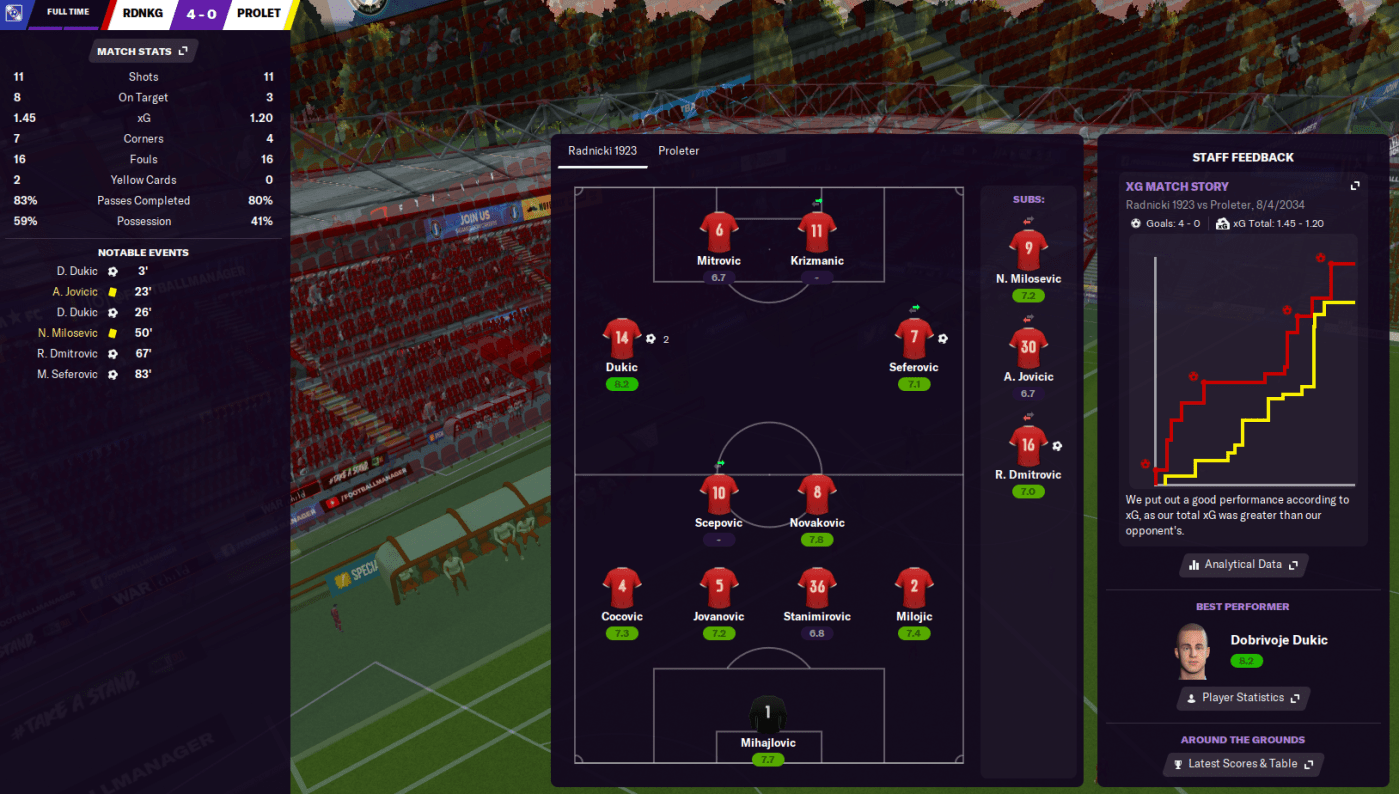Expand the xG Match Story graph

tap(1355, 186)
